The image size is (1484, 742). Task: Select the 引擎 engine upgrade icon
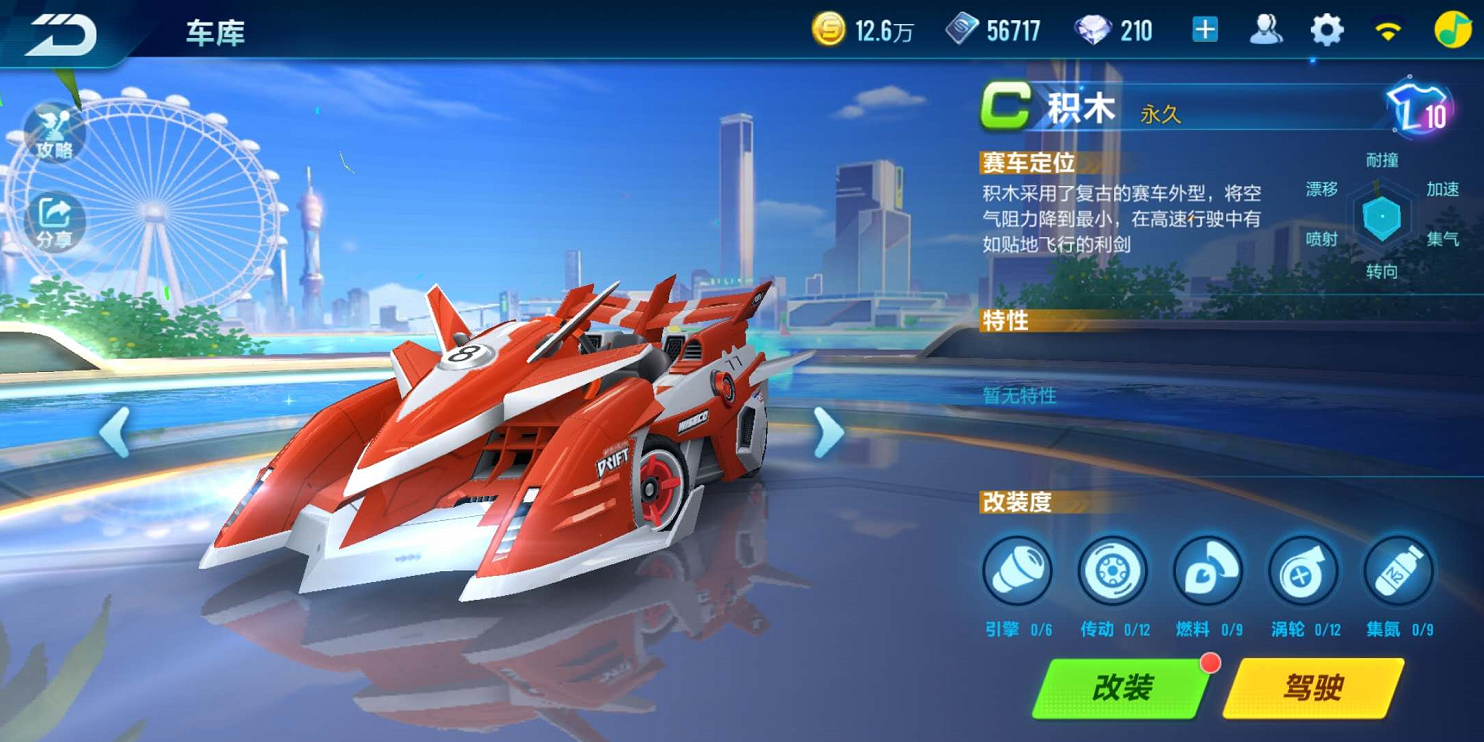tap(1017, 572)
